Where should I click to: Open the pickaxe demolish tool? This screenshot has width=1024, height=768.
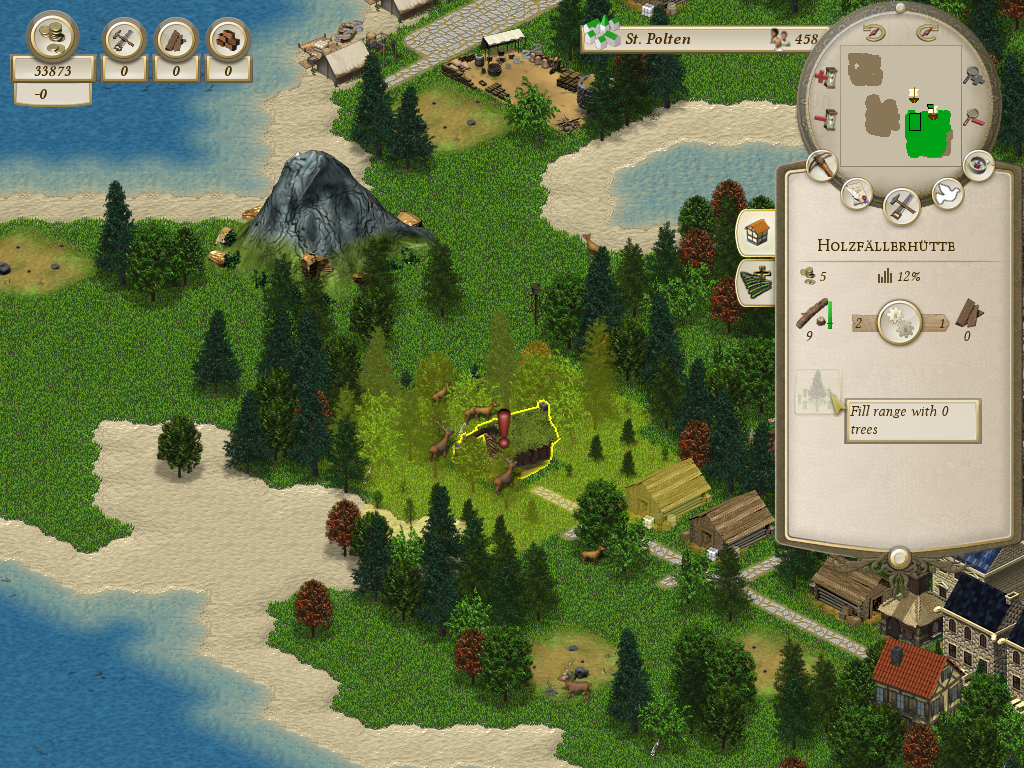click(821, 166)
